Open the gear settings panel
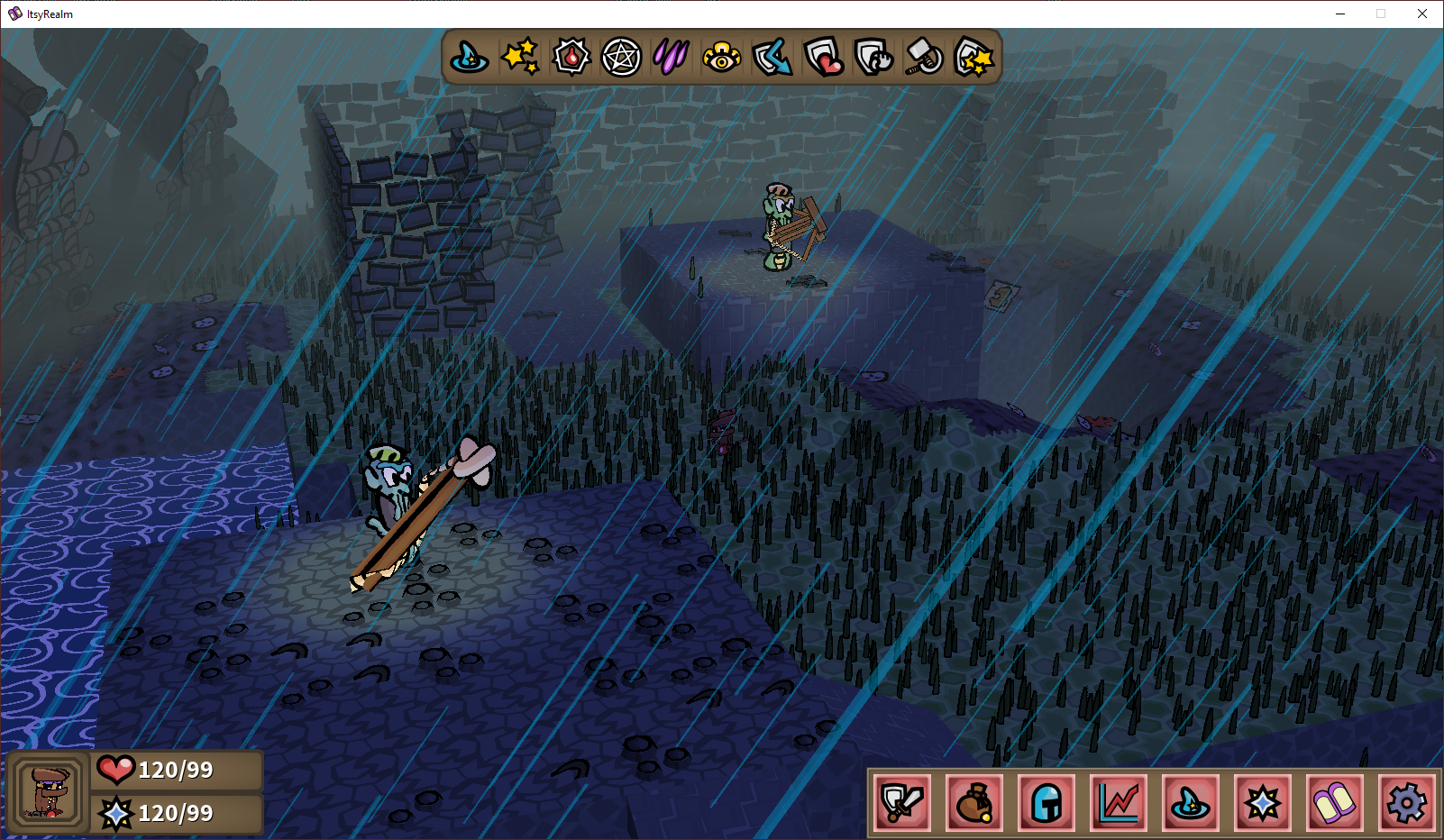The width and height of the screenshot is (1444, 840). tap(1407, 802)
